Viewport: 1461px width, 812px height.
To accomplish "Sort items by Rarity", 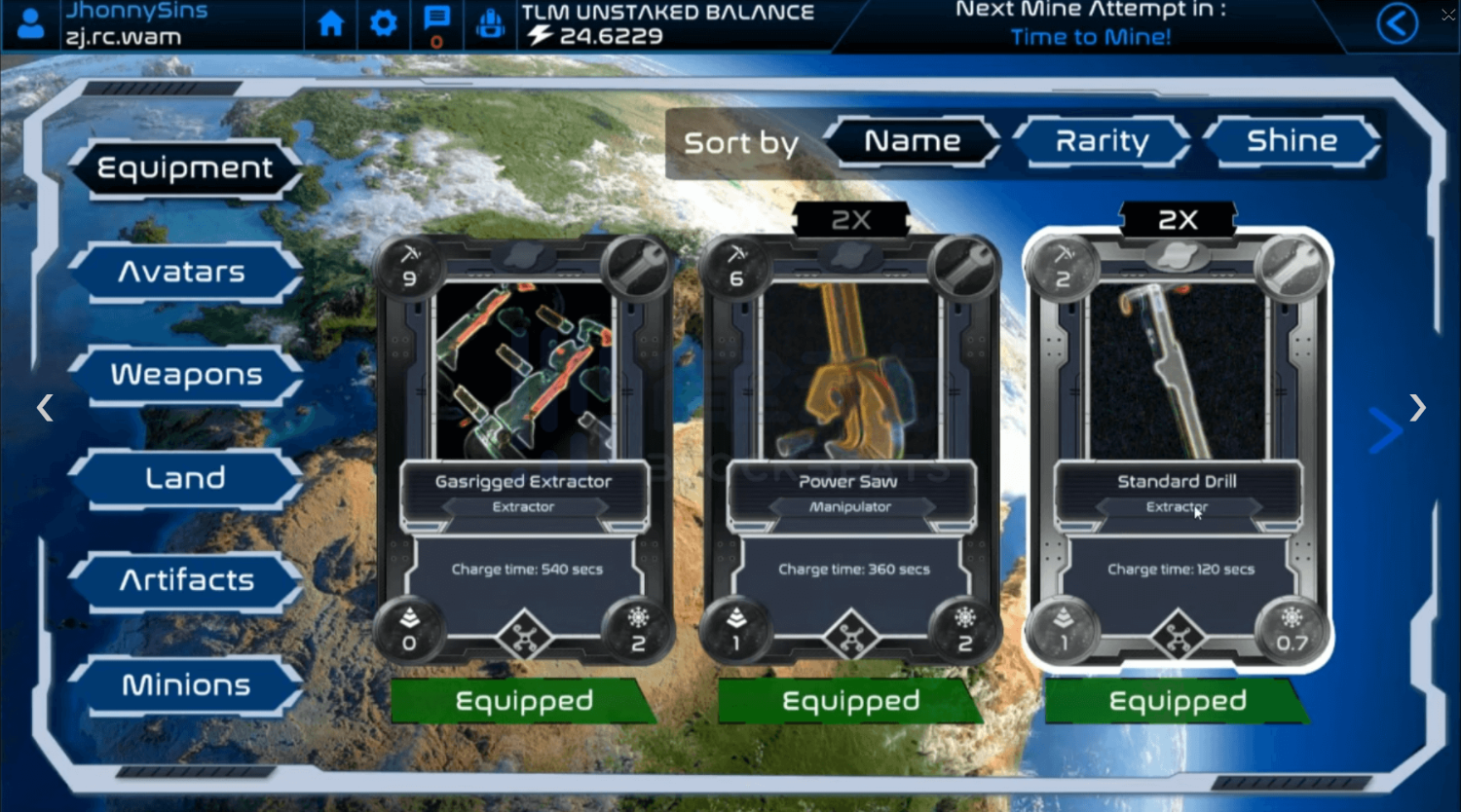I will [x=1102, y=142].
